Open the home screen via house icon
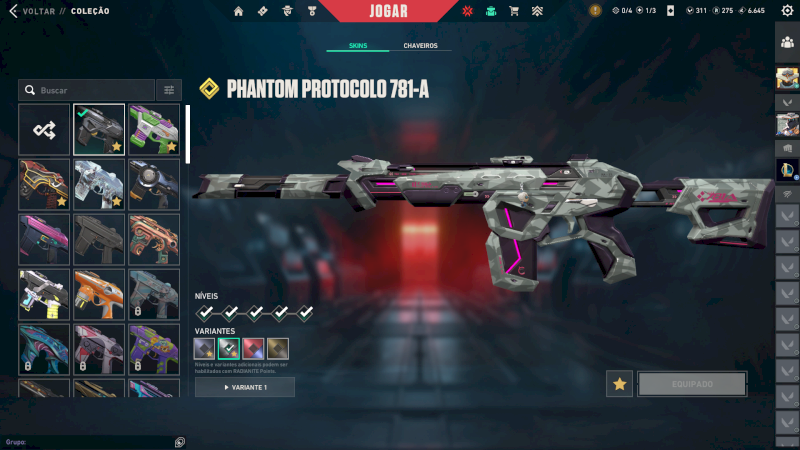This screenshot has height=450, width=800. coord(238,11)
